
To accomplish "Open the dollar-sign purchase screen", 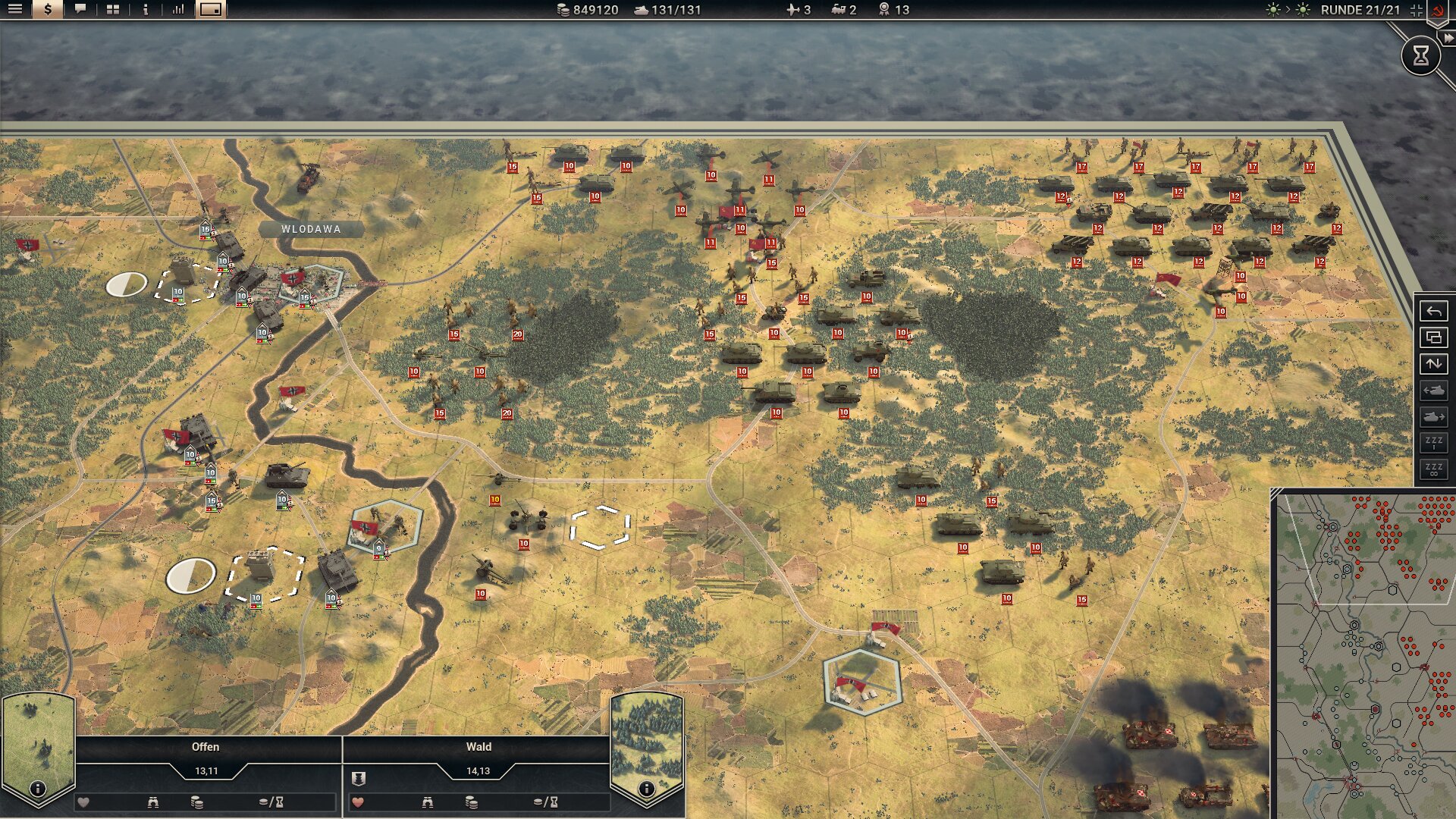I will pos(48,9).
